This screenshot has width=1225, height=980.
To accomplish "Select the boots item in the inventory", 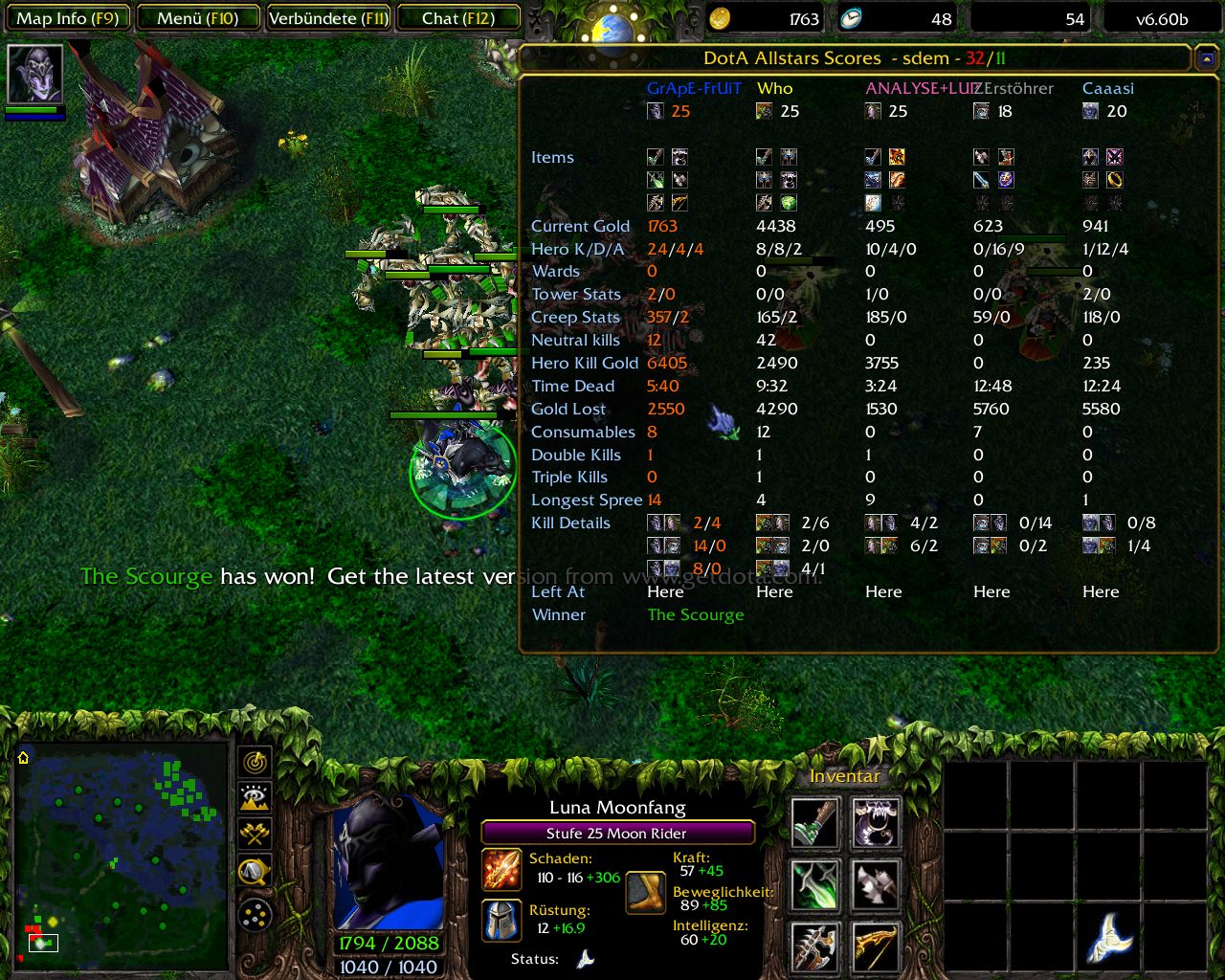I will 815,823.
